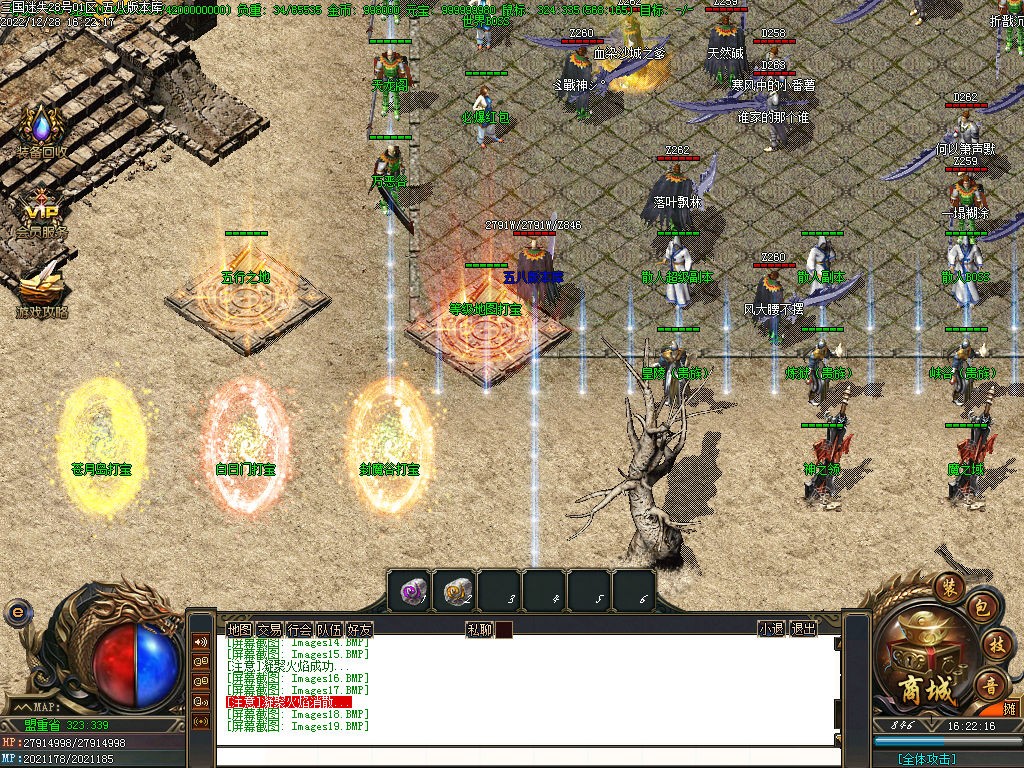1024x768 pixels.
Task: Open the 行会 guild tab
Action: point(299,629)
